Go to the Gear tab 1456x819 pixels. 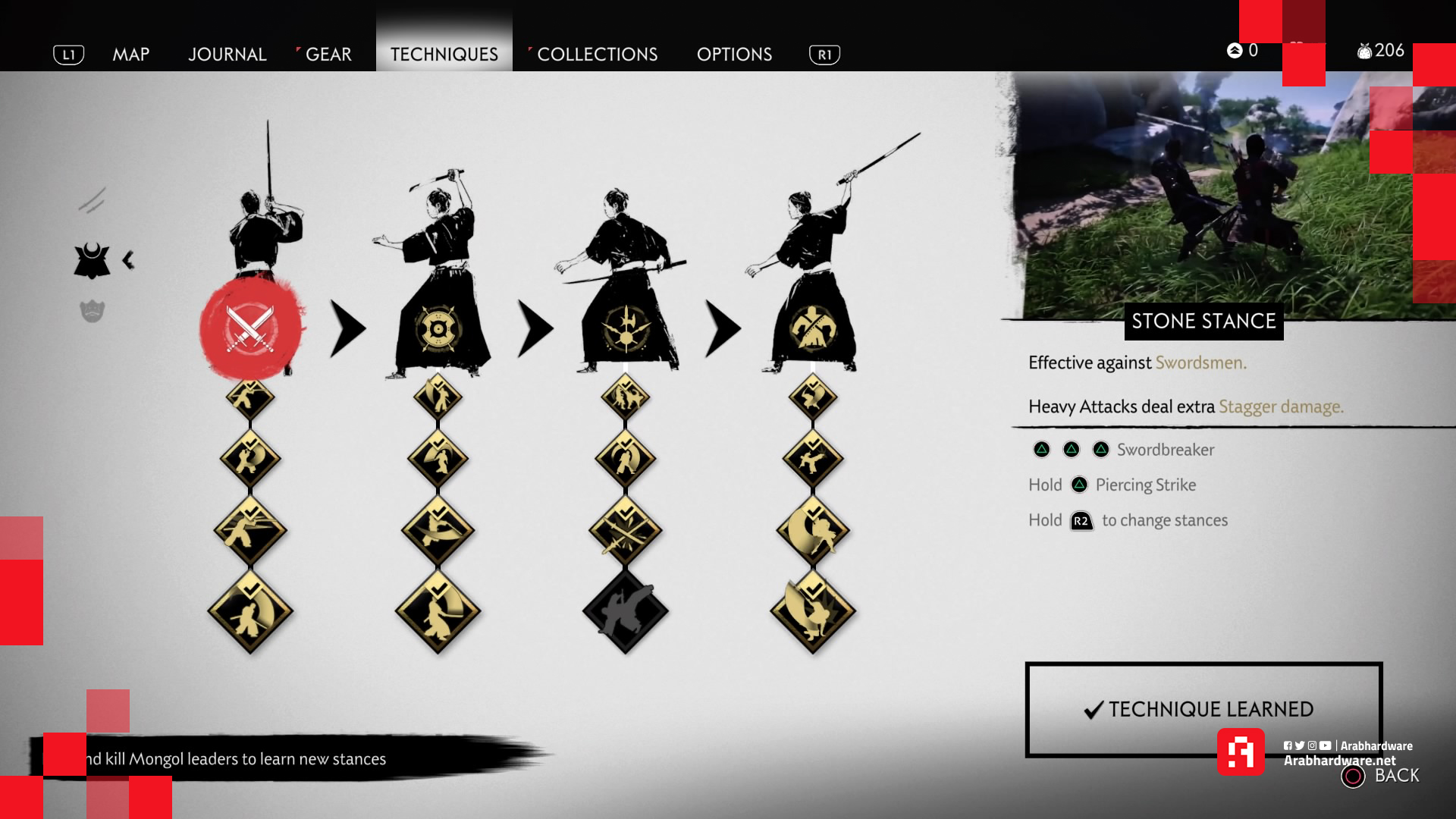(x=328, y=55)
